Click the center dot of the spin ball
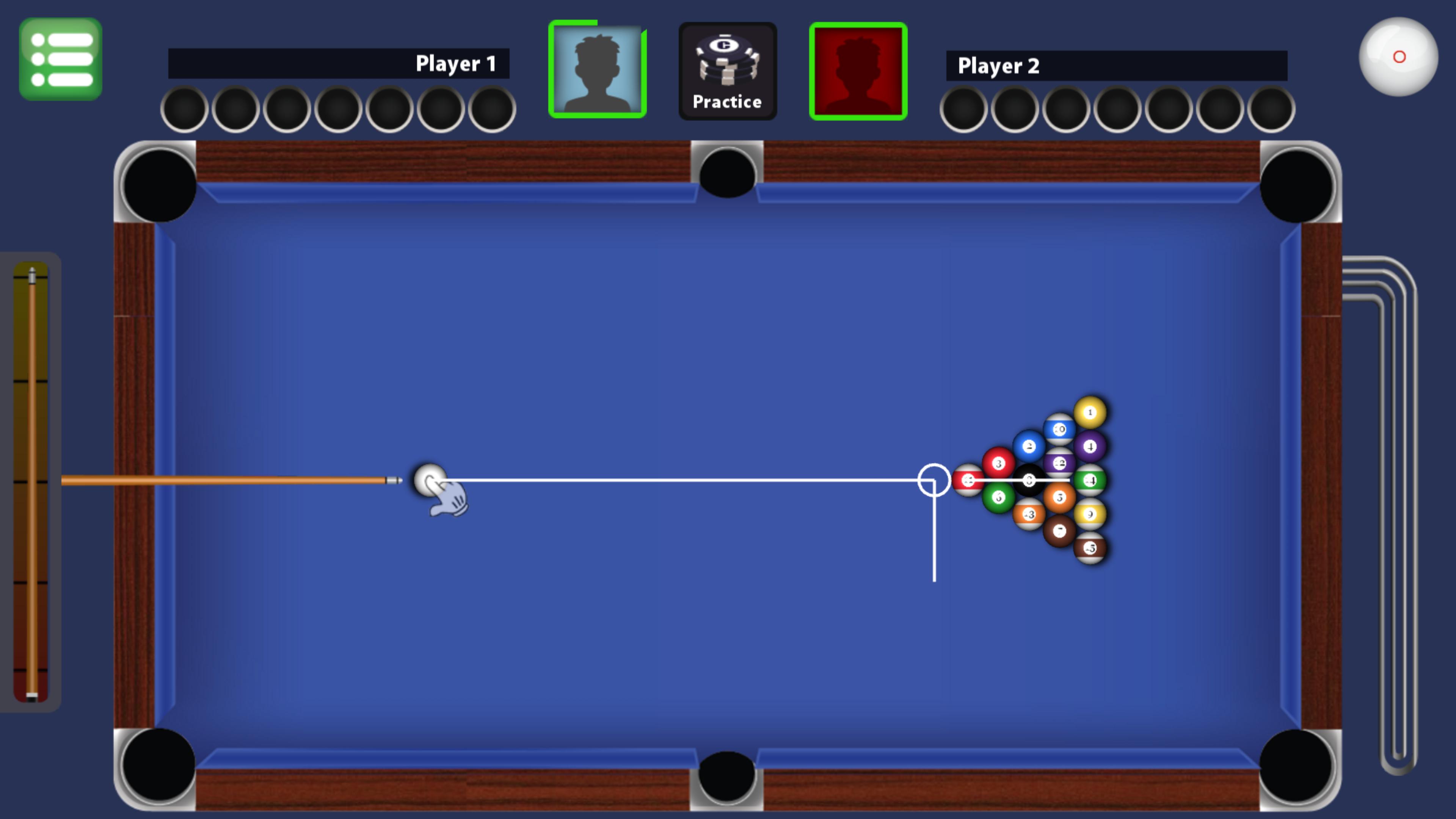 coord(1400,56)
